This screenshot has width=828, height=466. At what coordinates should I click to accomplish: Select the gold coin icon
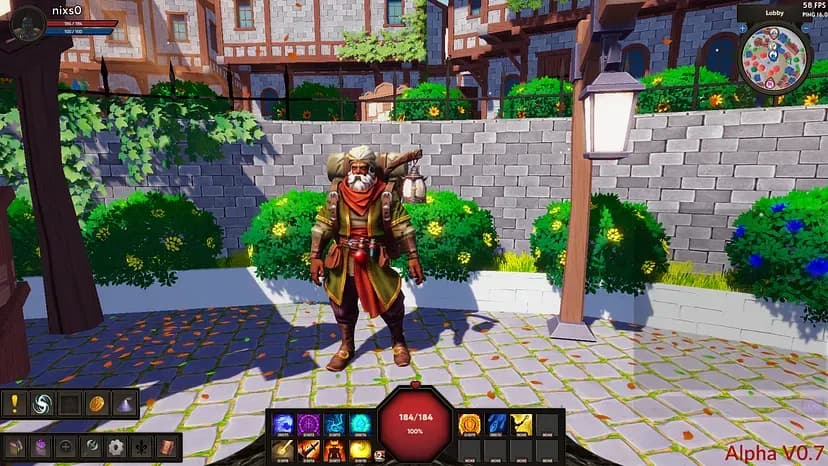tap(97, 404)
